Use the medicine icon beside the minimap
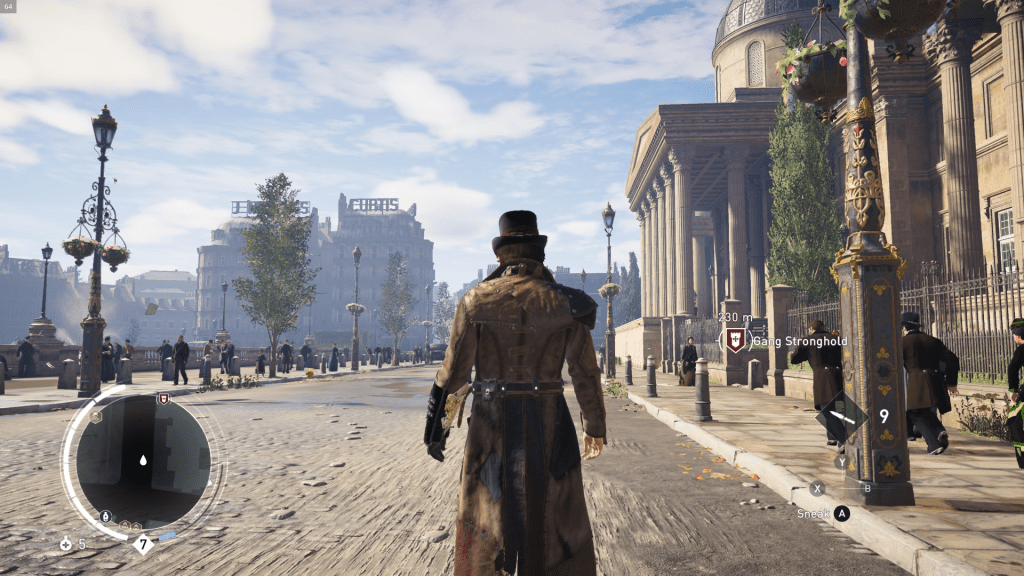 coord(66,544)
